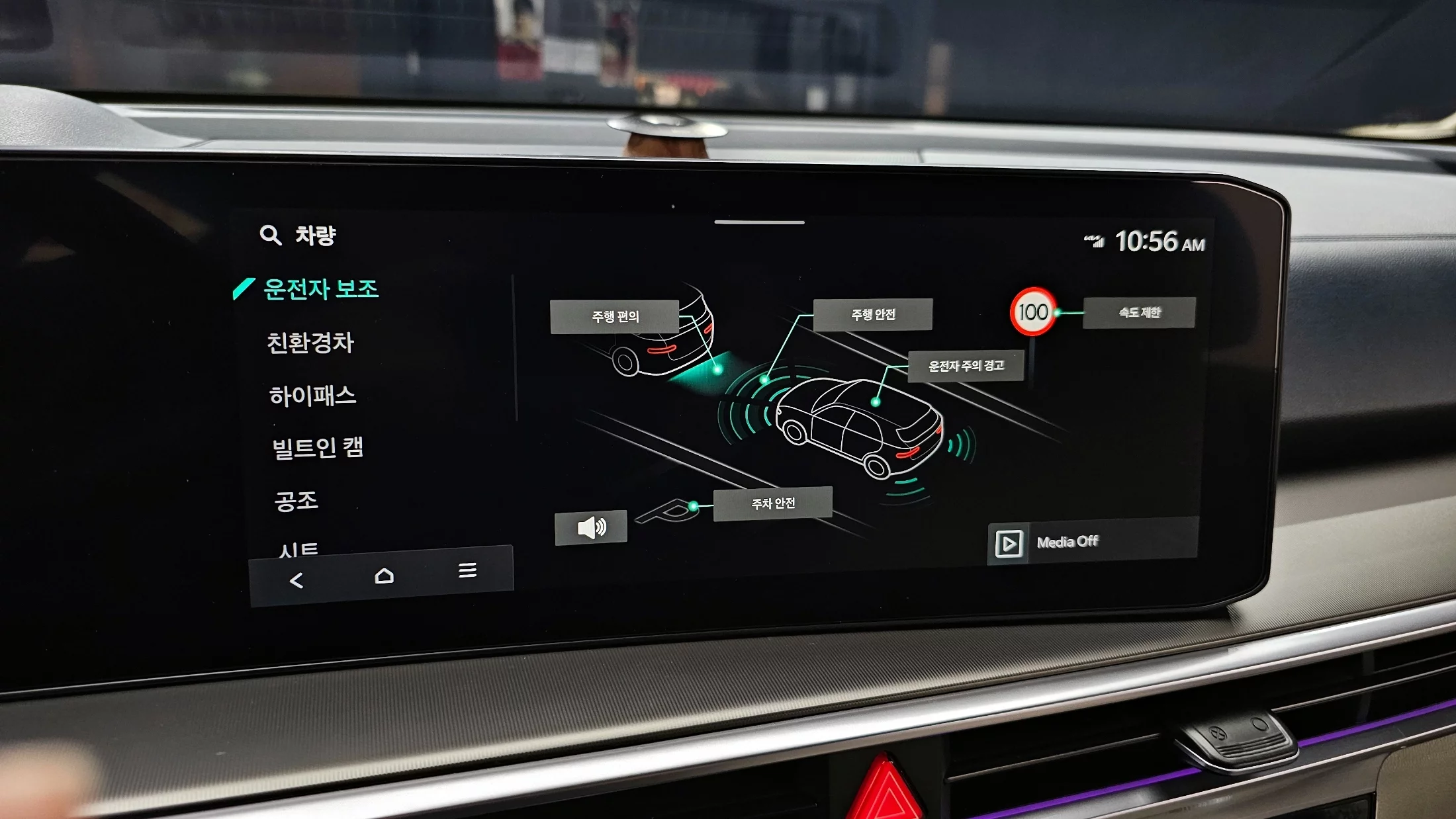Open the 운전자 보조 menu entry

pyautogui.click(x=320, y=289)
